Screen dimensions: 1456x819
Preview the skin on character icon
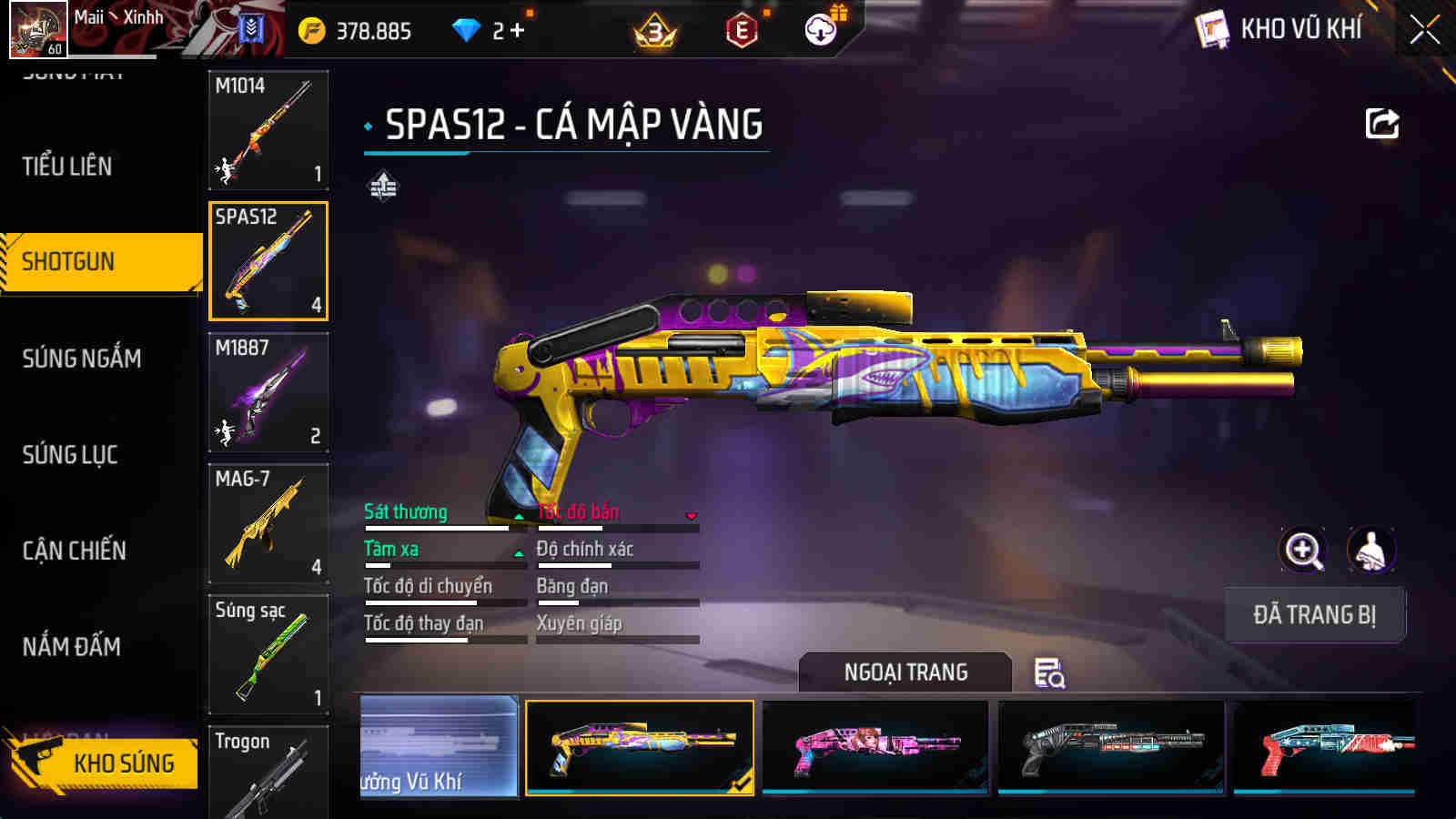[1370, 550]
